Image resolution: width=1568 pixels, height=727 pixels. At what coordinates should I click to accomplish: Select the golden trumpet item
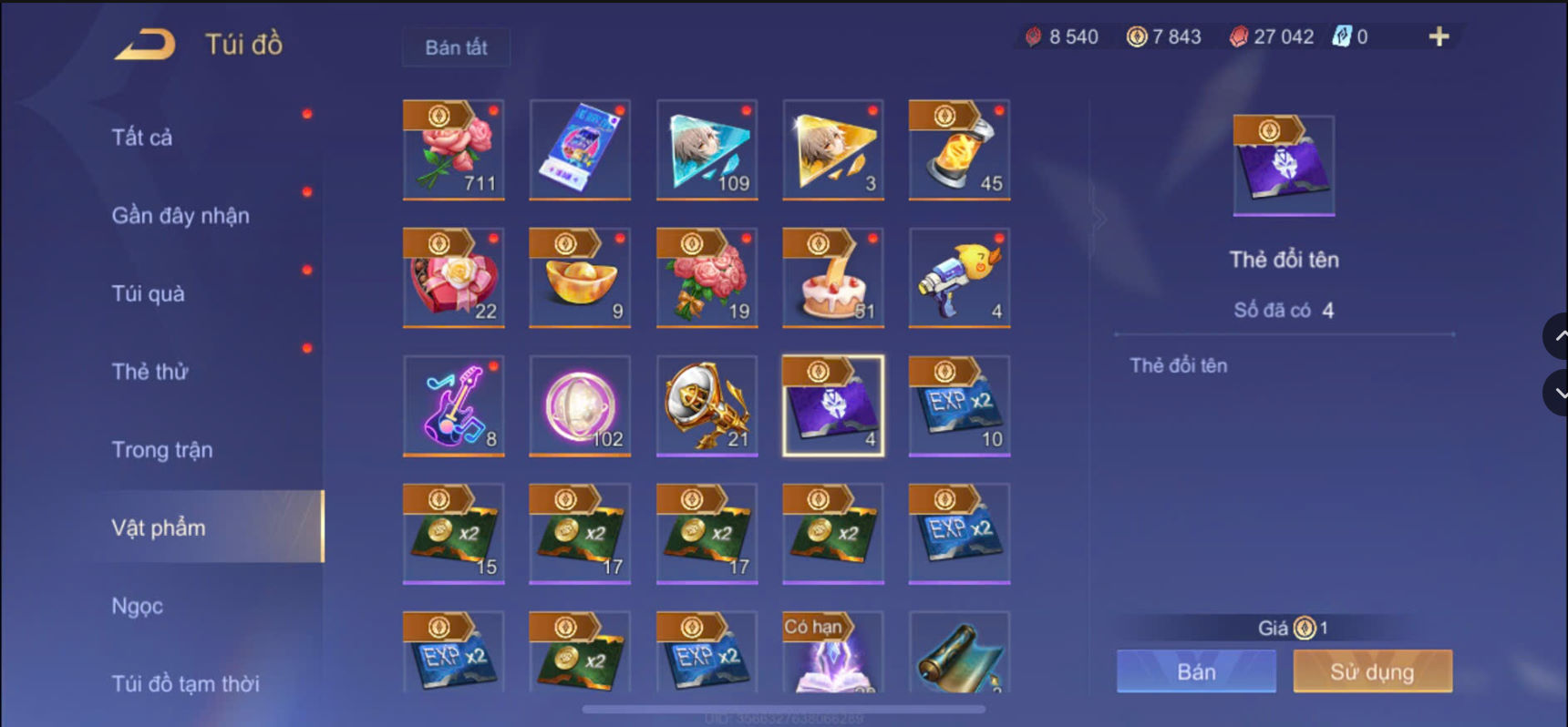(x=707, y=406)
